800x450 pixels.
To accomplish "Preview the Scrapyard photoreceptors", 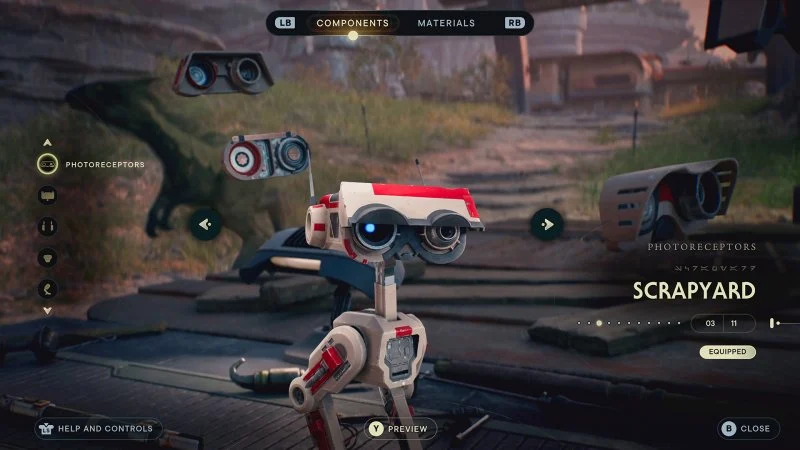I will 399,429.
